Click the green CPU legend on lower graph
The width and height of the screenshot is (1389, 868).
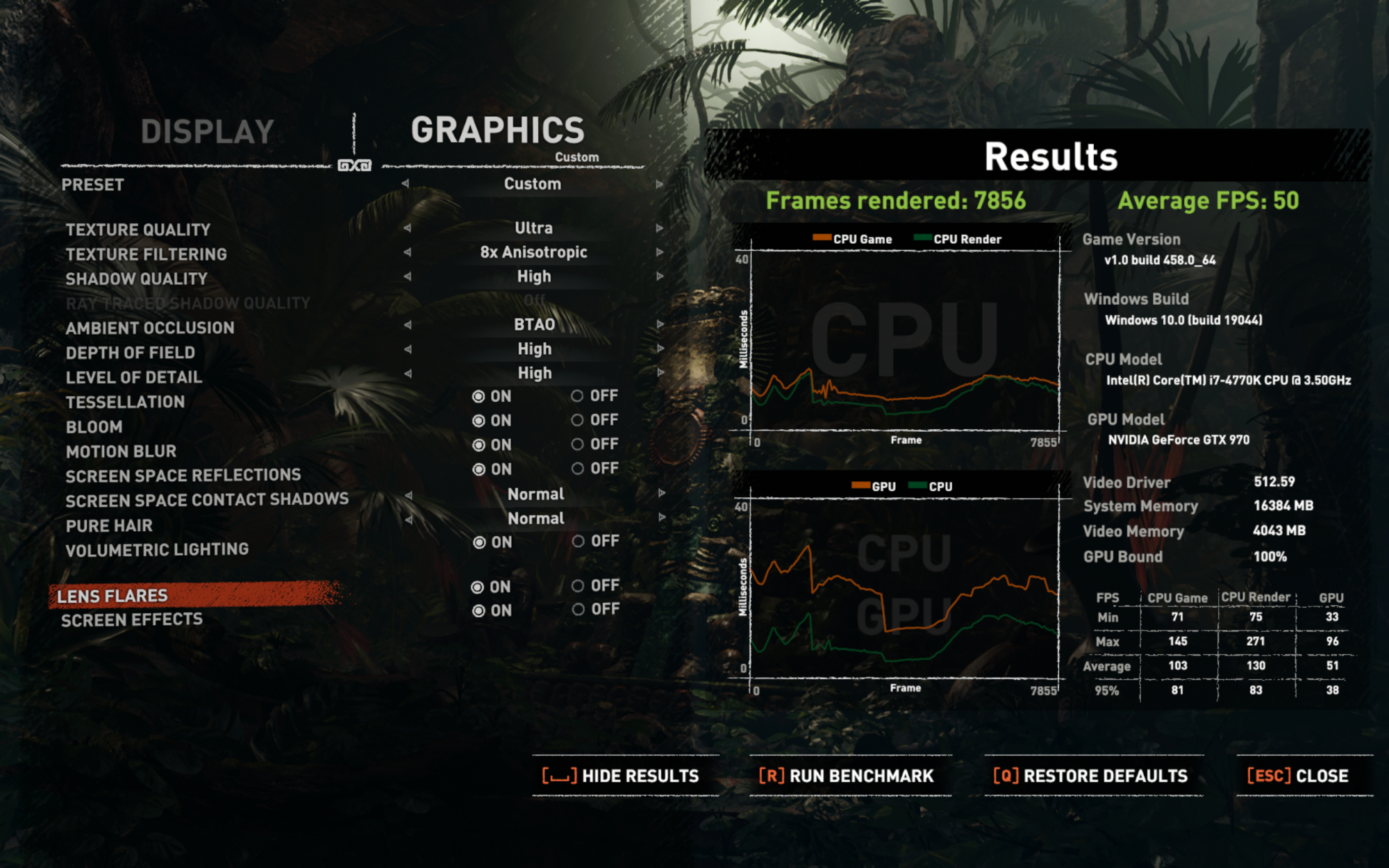(x=918, y=486)
